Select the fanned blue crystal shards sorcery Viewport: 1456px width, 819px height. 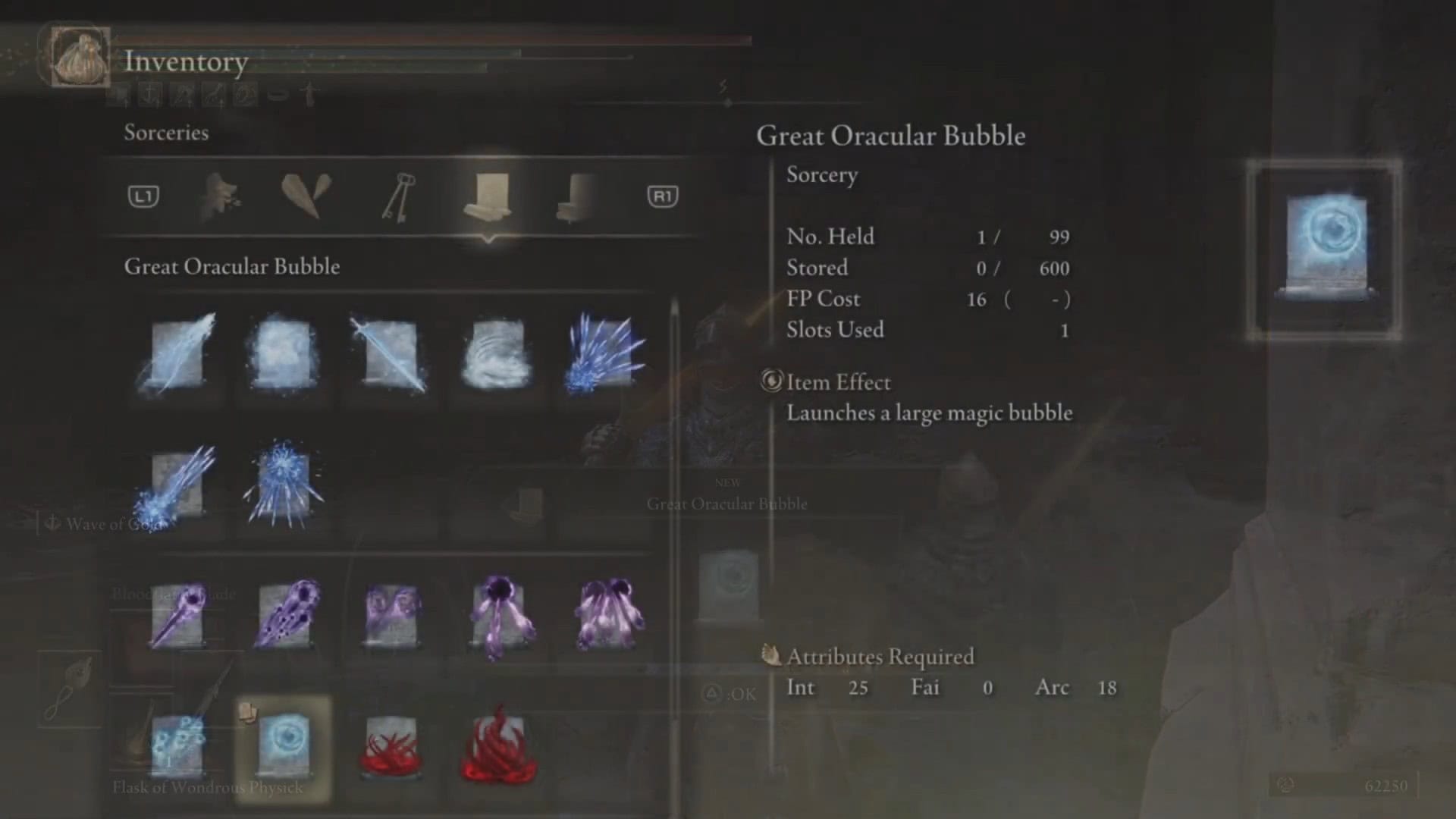pos(604,354)
